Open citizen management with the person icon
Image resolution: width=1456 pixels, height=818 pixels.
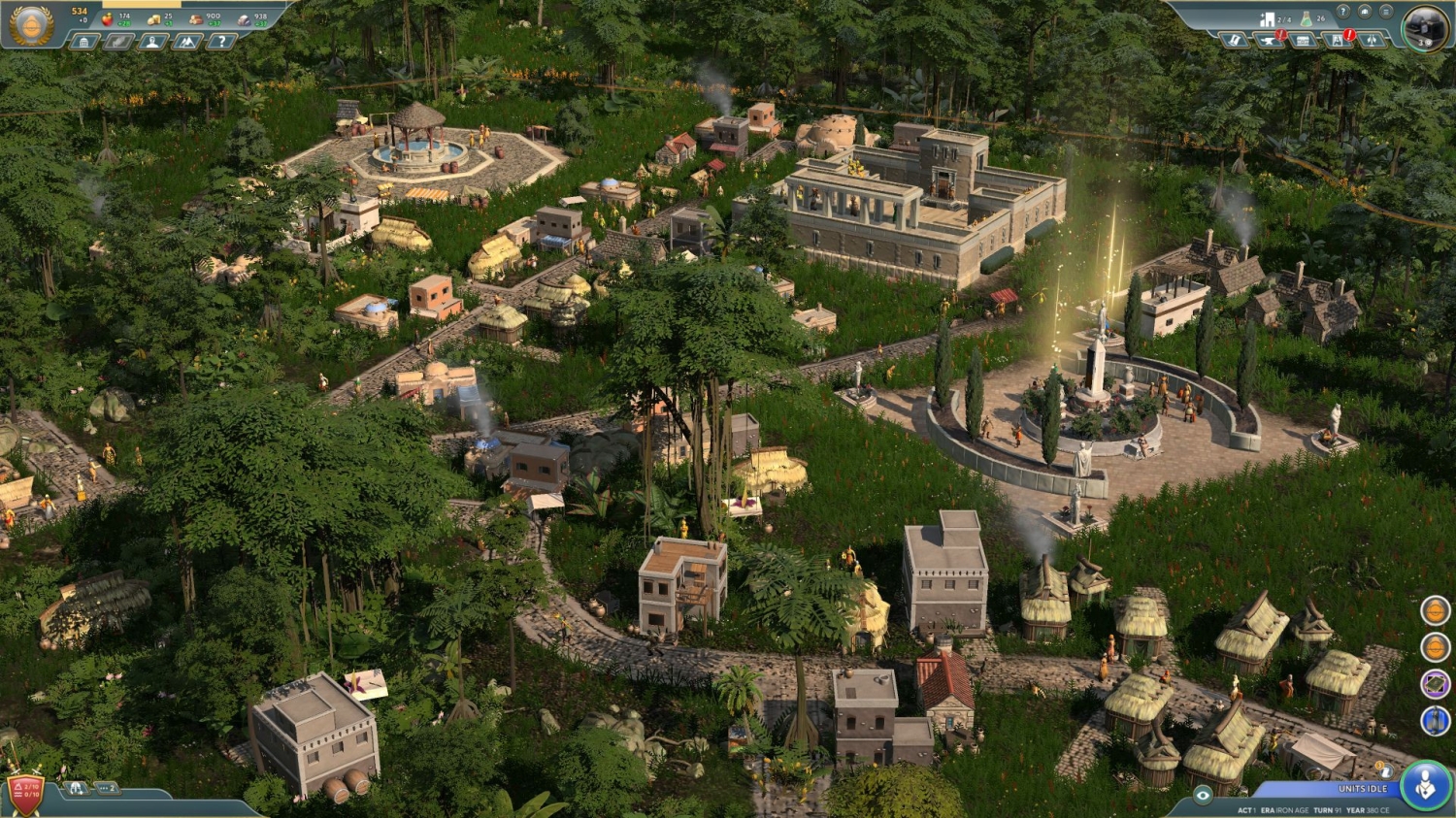pyautogui.click(x=152, y=42)
